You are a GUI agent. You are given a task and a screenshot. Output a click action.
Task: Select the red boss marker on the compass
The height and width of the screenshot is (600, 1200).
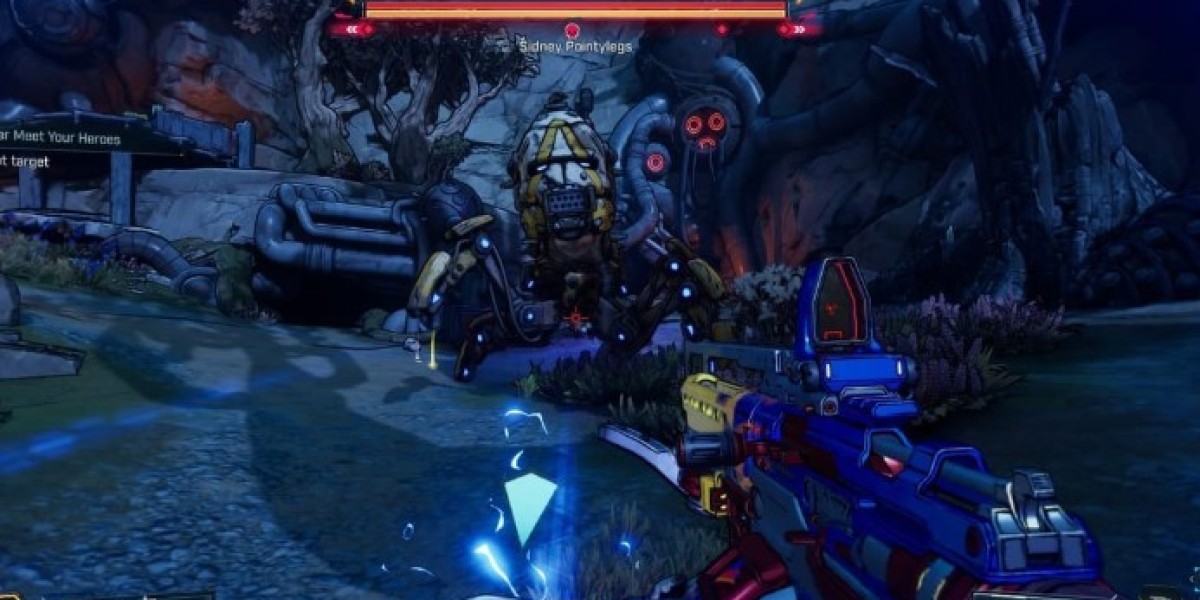point(573,31)
